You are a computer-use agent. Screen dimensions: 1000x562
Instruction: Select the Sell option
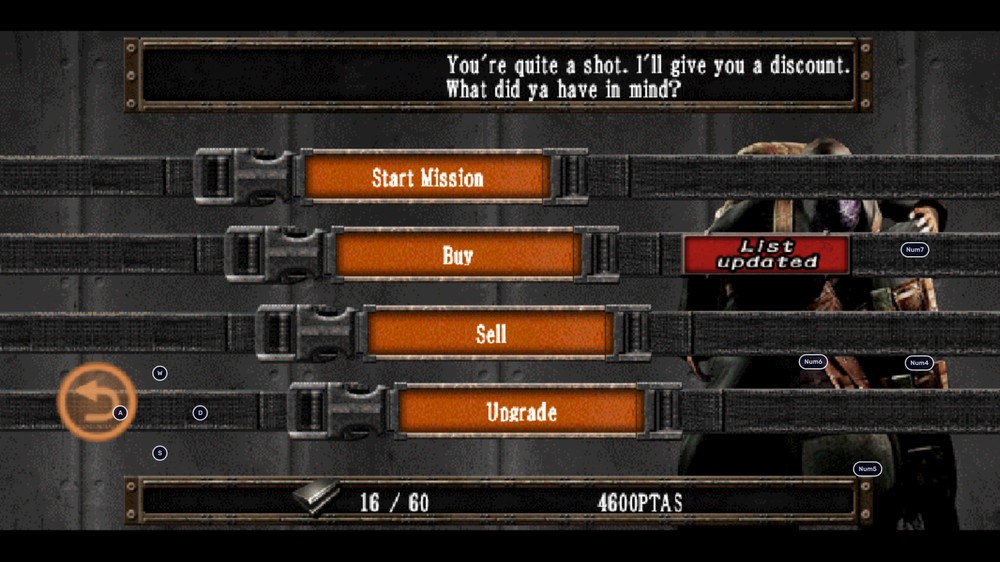point(490,334)
